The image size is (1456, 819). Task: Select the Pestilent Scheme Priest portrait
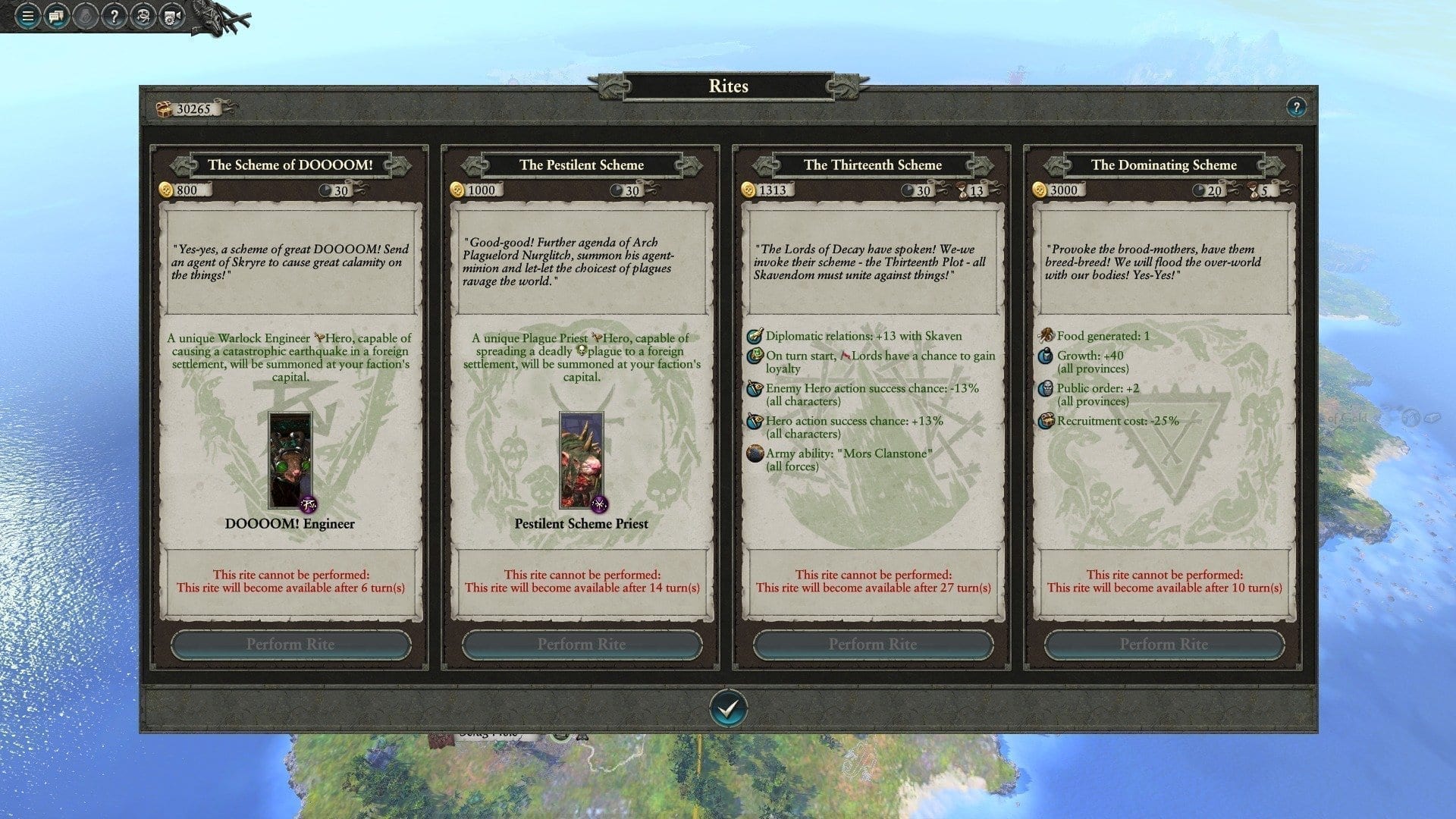point(582,460)
